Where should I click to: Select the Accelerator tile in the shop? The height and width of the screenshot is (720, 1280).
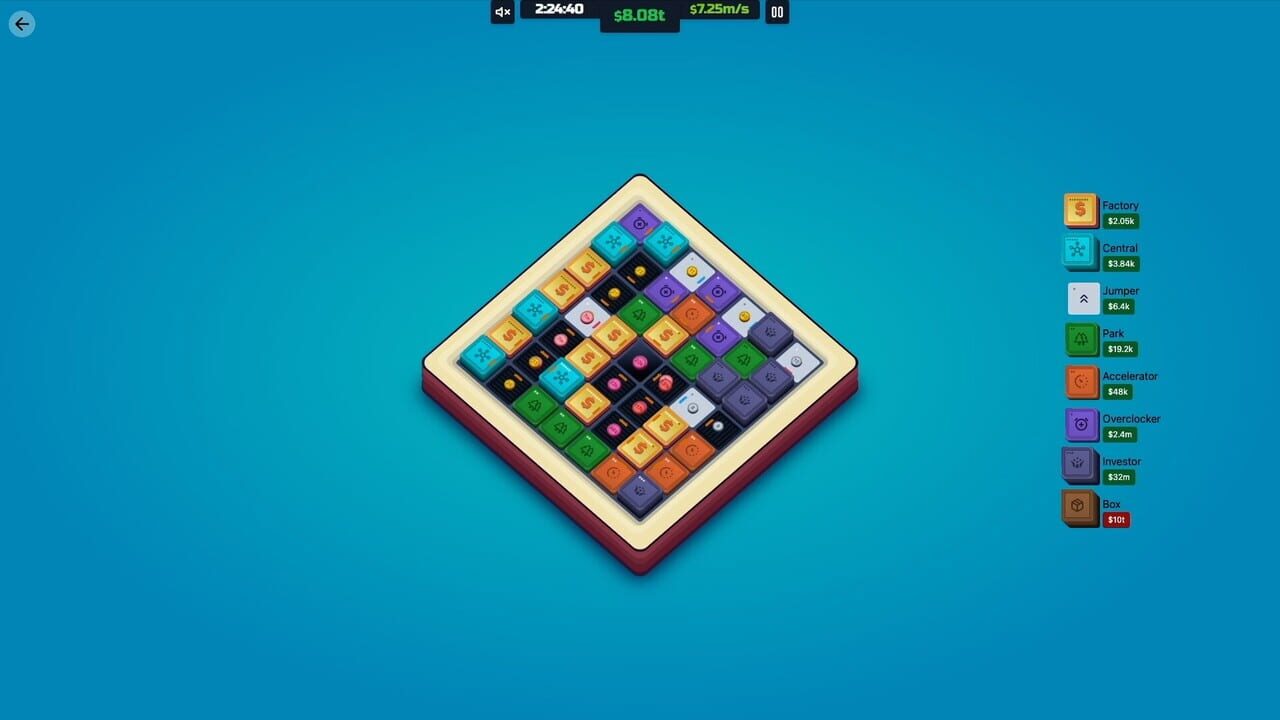(1082, 381)
